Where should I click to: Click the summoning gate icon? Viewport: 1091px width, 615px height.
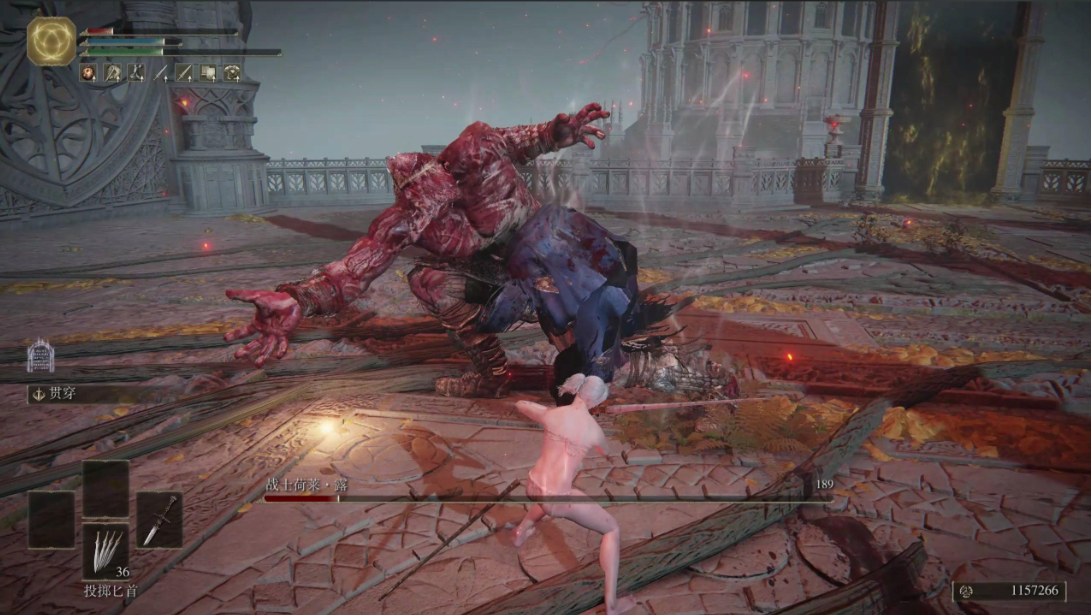pos(39,355)
